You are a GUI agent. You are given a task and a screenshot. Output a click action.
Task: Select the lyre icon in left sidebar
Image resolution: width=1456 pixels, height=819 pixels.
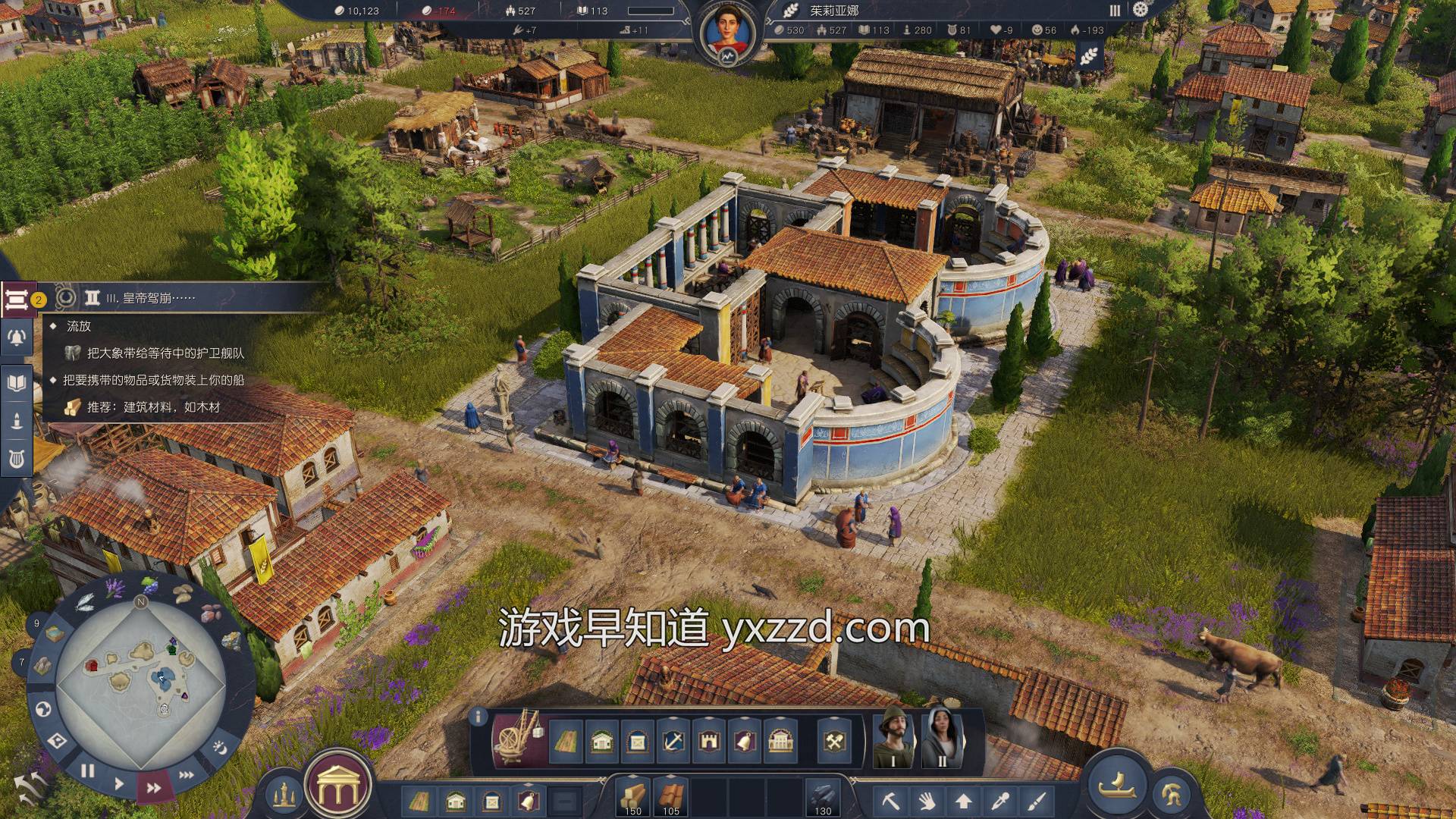[x=16, y=458]
